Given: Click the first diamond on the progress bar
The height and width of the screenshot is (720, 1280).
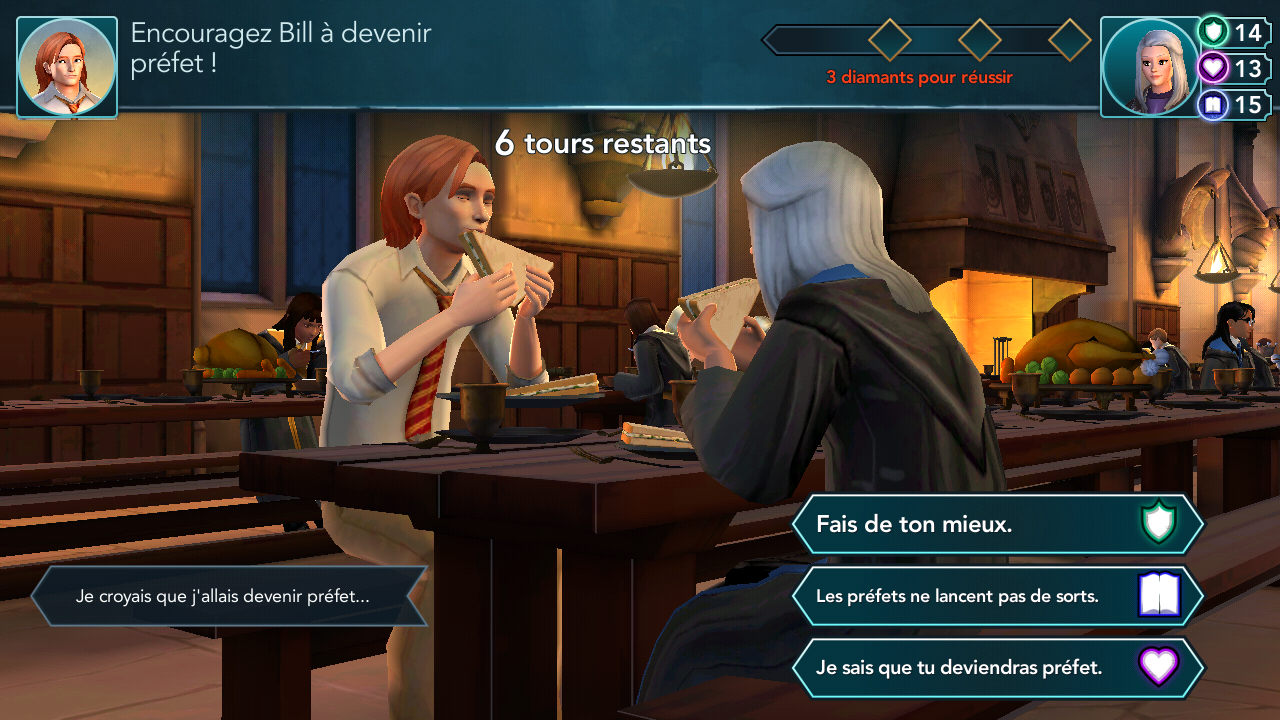Looking at the screenshot, I should (889, 41).
